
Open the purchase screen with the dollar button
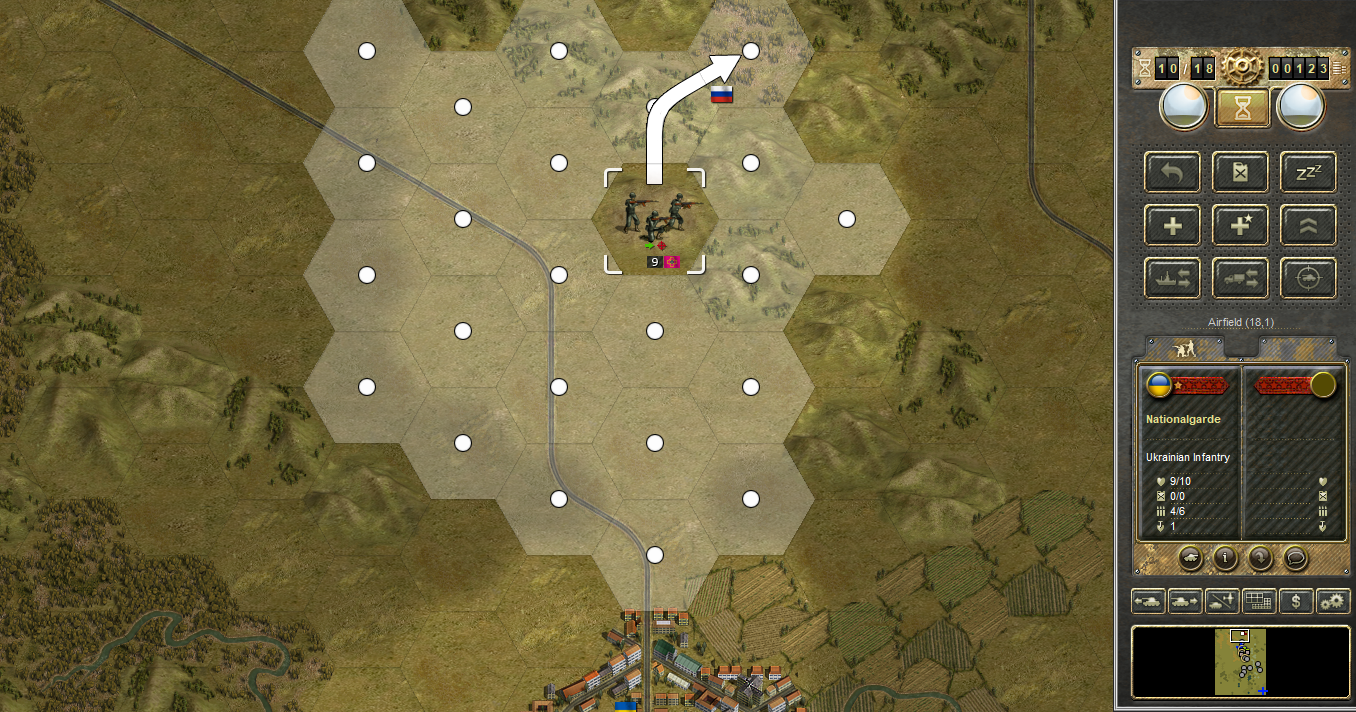[1296, 602]
